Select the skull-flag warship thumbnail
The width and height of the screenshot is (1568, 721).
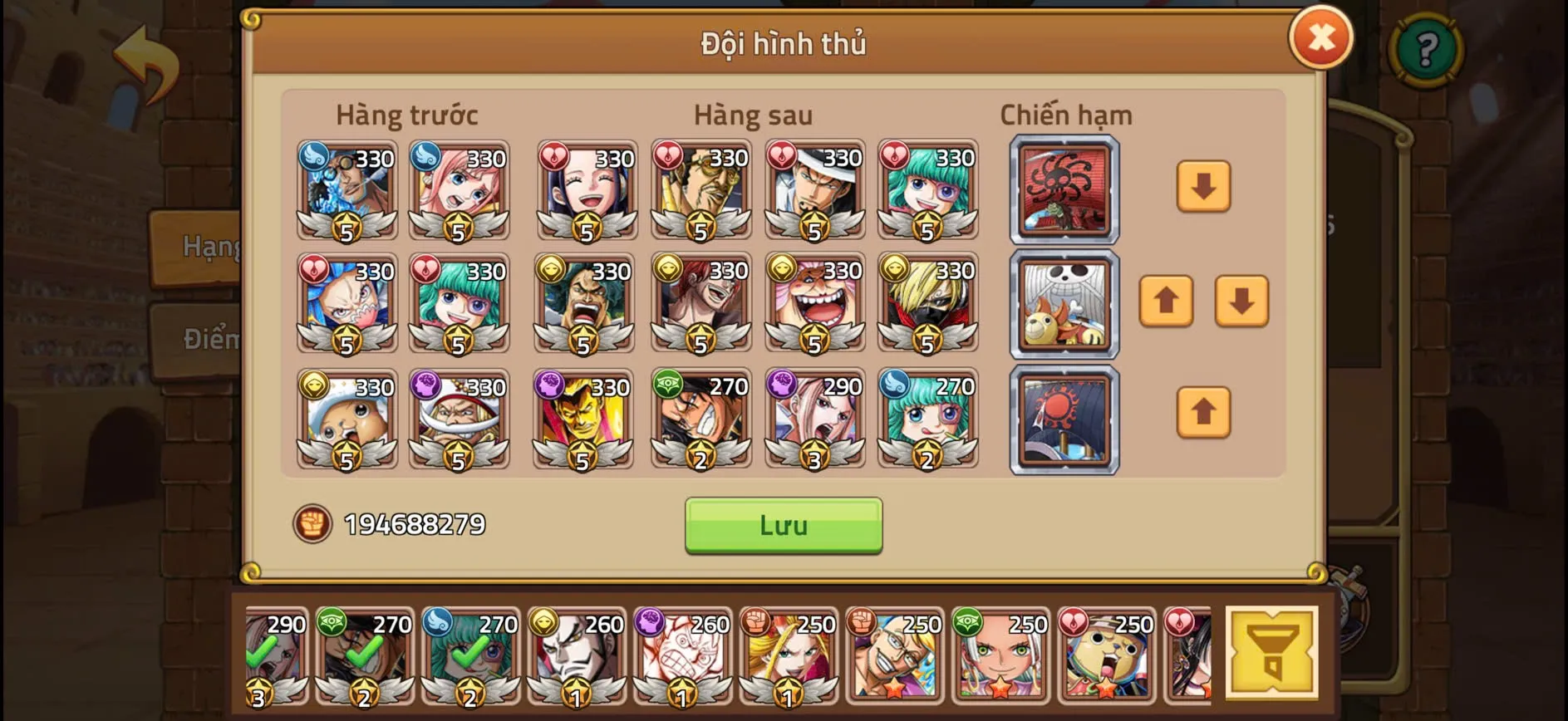[1064, 305]
